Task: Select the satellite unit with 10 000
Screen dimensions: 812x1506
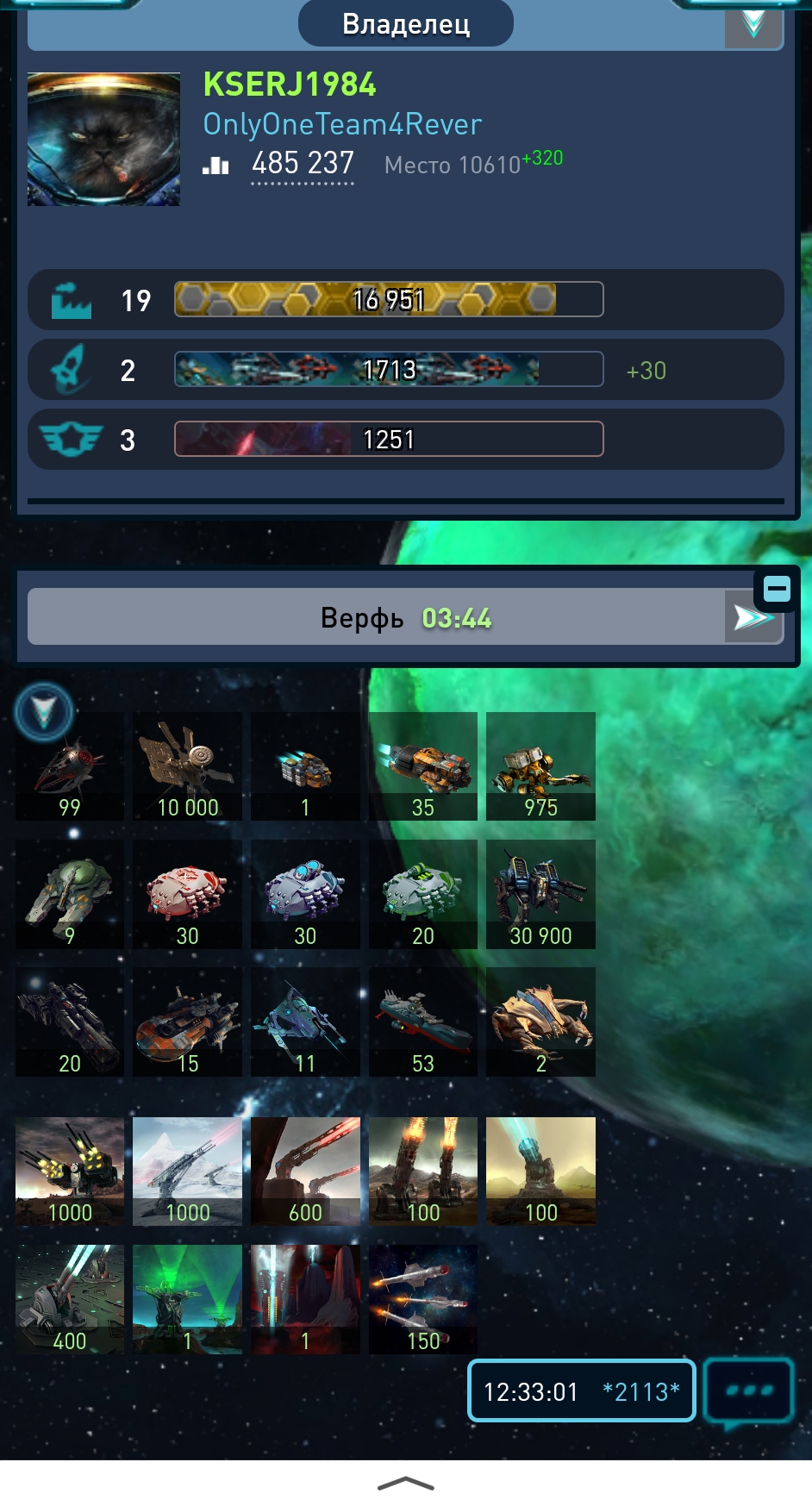Action: [188, 765]
